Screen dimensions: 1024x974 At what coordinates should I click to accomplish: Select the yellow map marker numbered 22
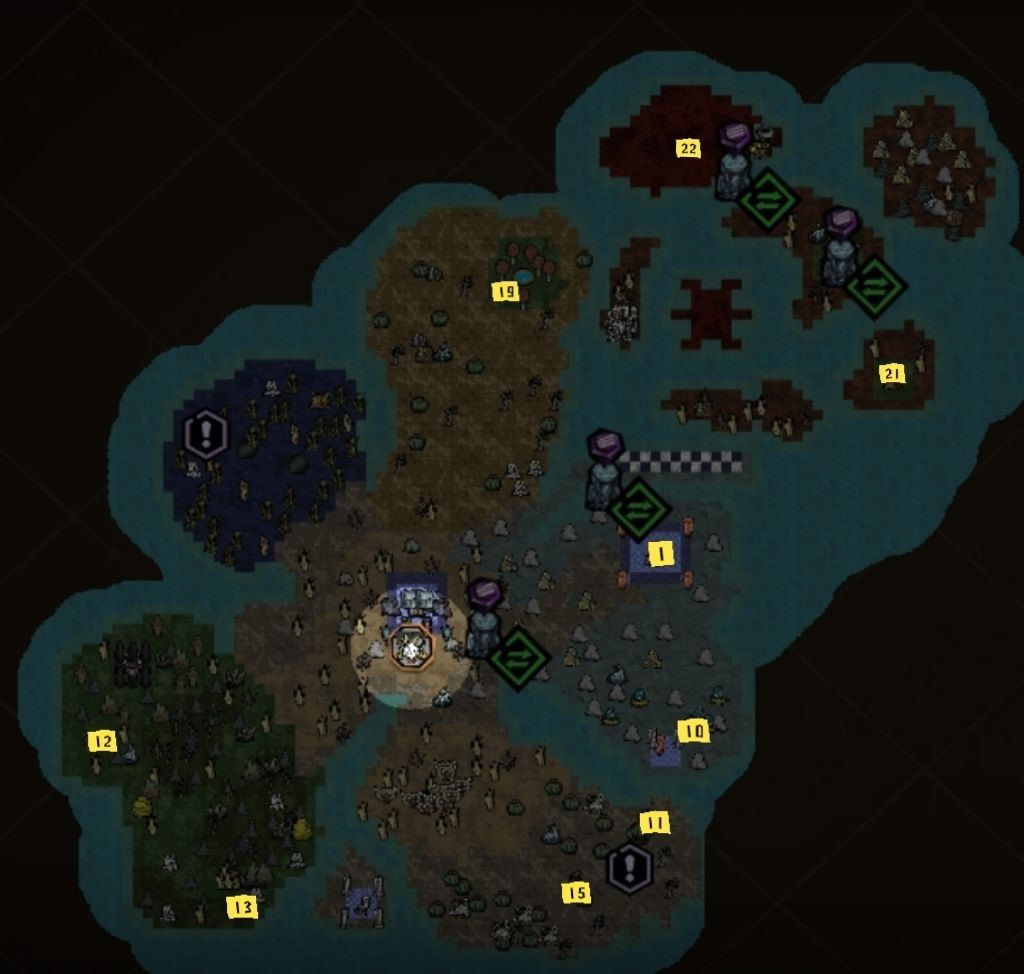point(688,149)
